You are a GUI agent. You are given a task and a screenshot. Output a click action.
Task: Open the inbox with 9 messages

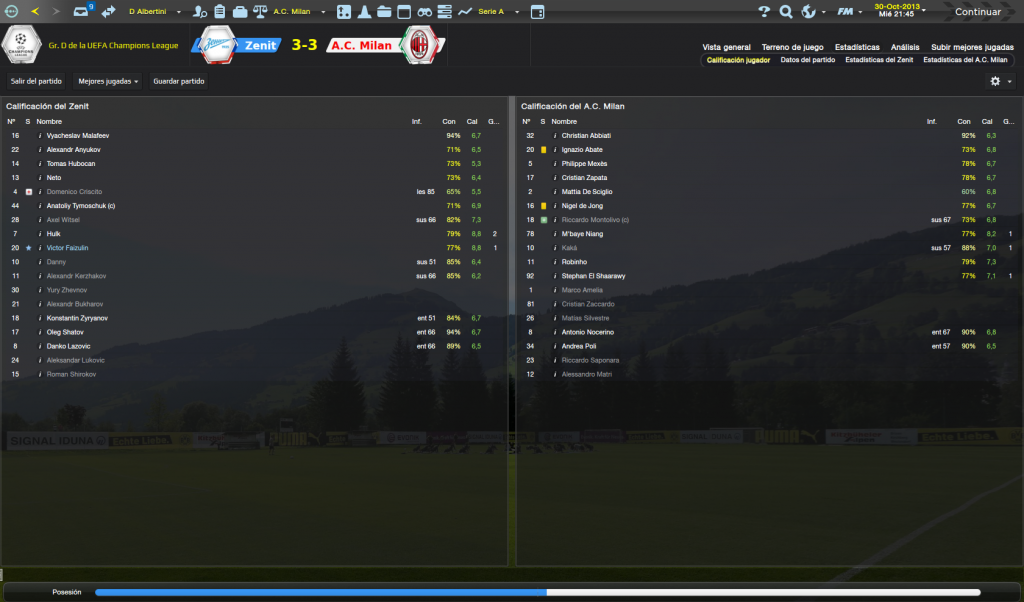coord(83,12)
